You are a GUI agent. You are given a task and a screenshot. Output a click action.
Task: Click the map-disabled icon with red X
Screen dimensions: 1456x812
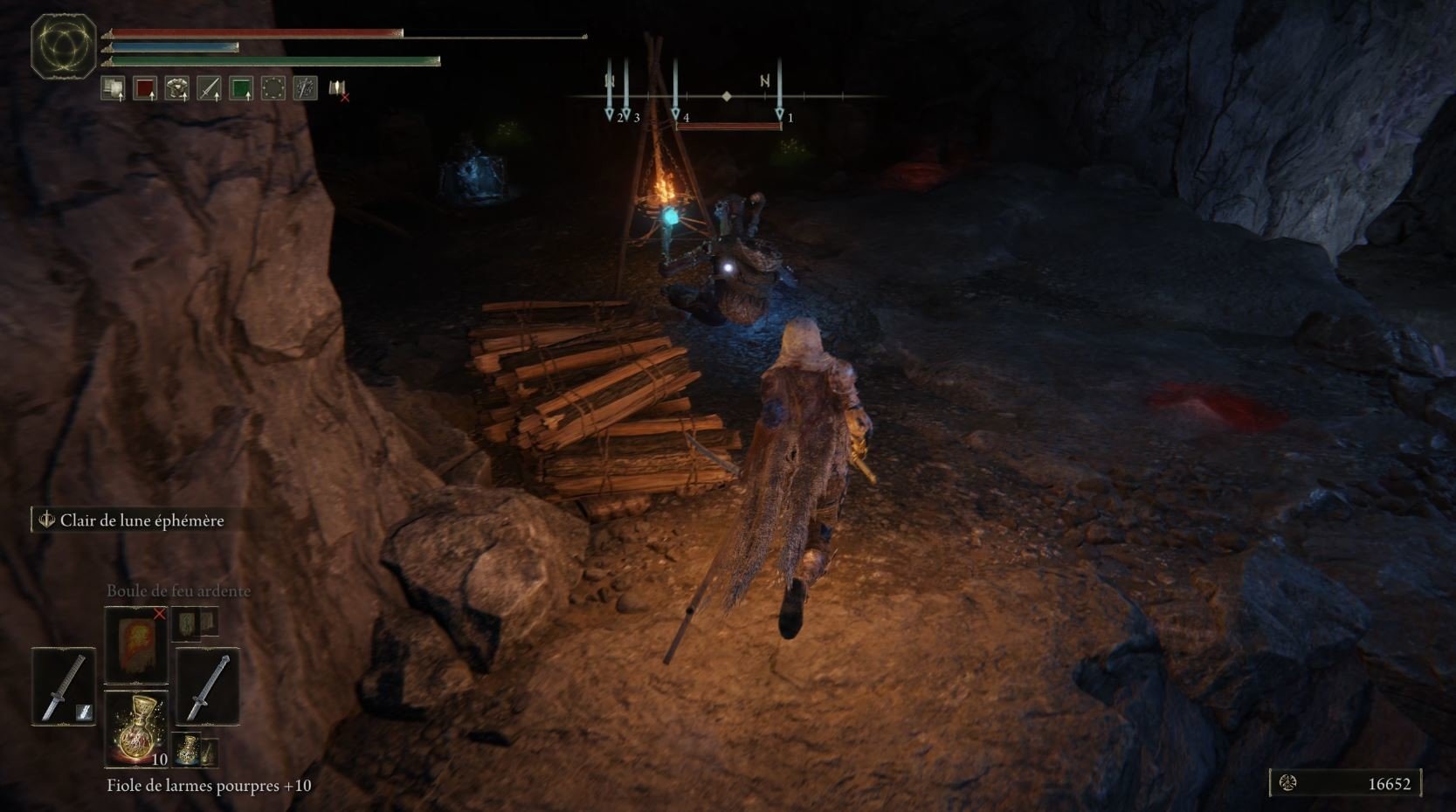(338, 88)
